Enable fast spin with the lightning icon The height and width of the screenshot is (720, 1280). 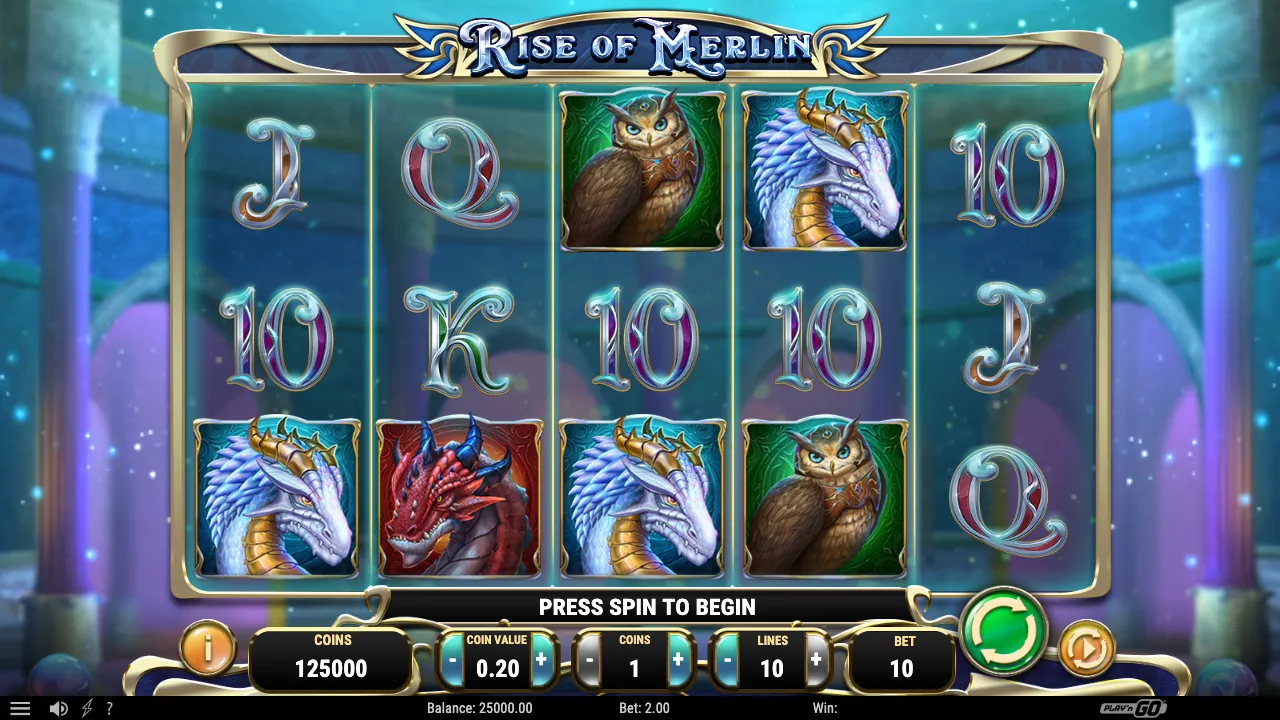(x=85, y=708)
